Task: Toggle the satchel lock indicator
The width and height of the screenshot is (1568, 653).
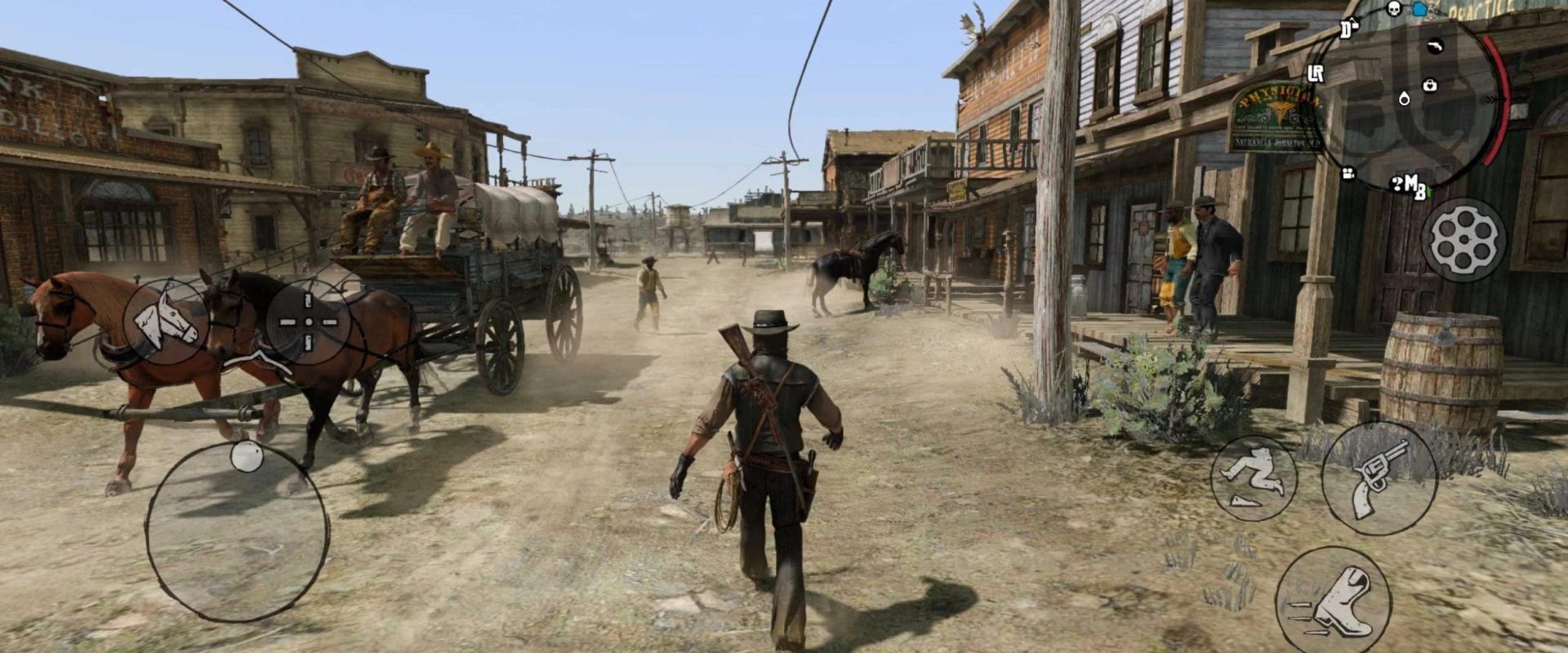Action: point(1429,86)
